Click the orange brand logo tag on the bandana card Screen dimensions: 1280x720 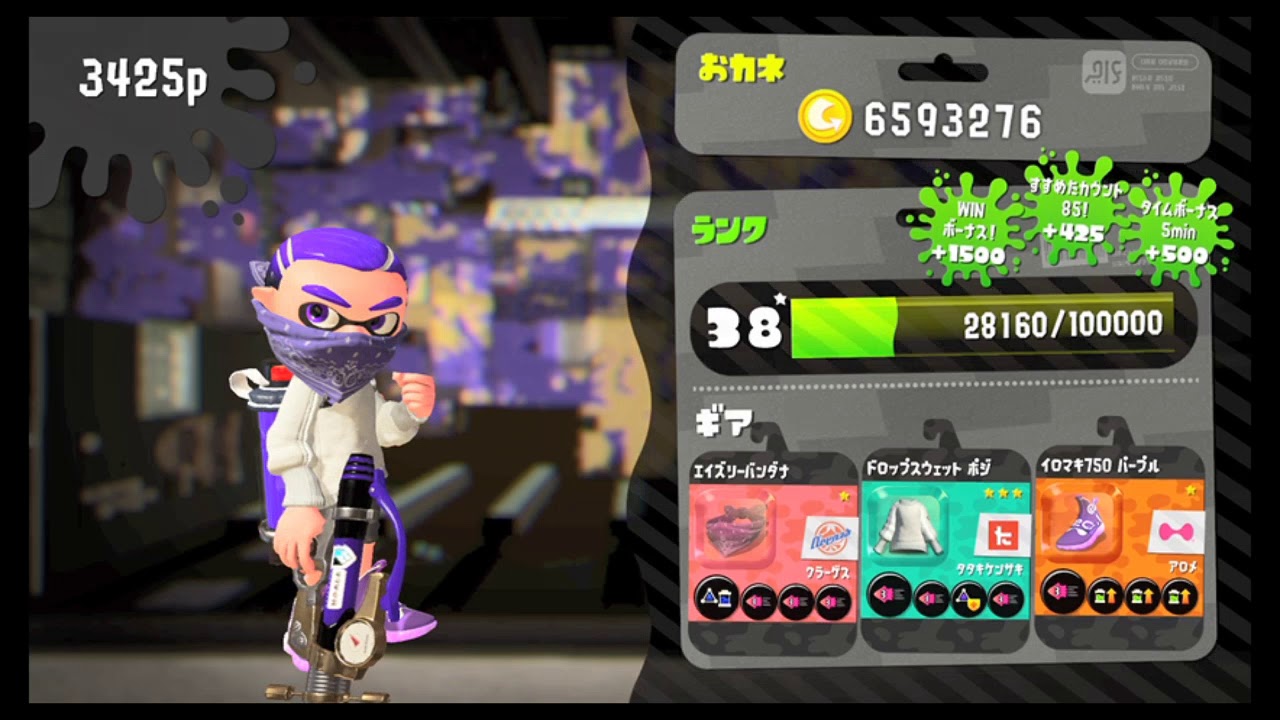(x=829, y=536)
